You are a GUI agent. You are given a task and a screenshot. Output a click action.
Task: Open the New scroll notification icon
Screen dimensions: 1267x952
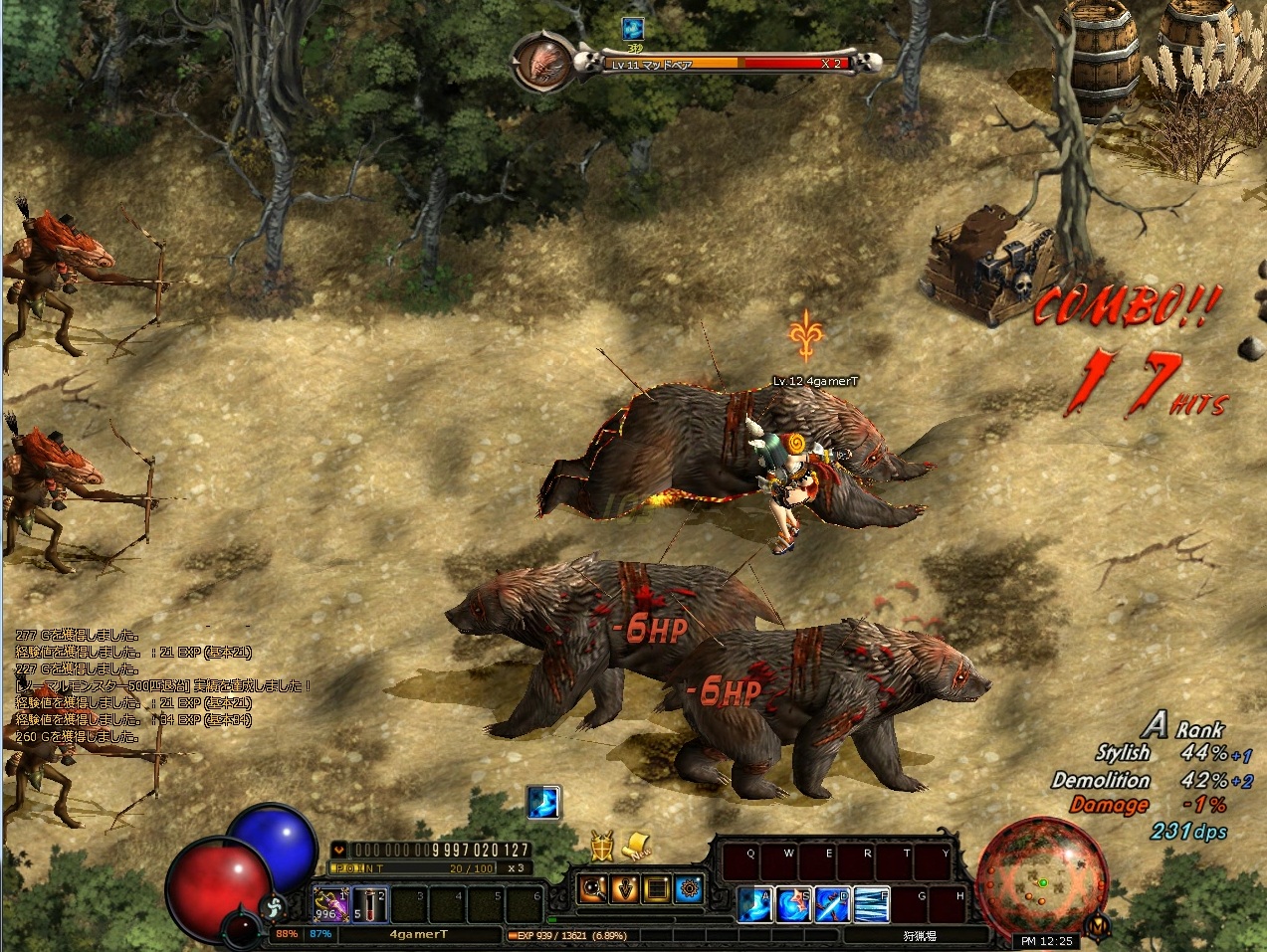pyautogui.click(x=637, y=847)
